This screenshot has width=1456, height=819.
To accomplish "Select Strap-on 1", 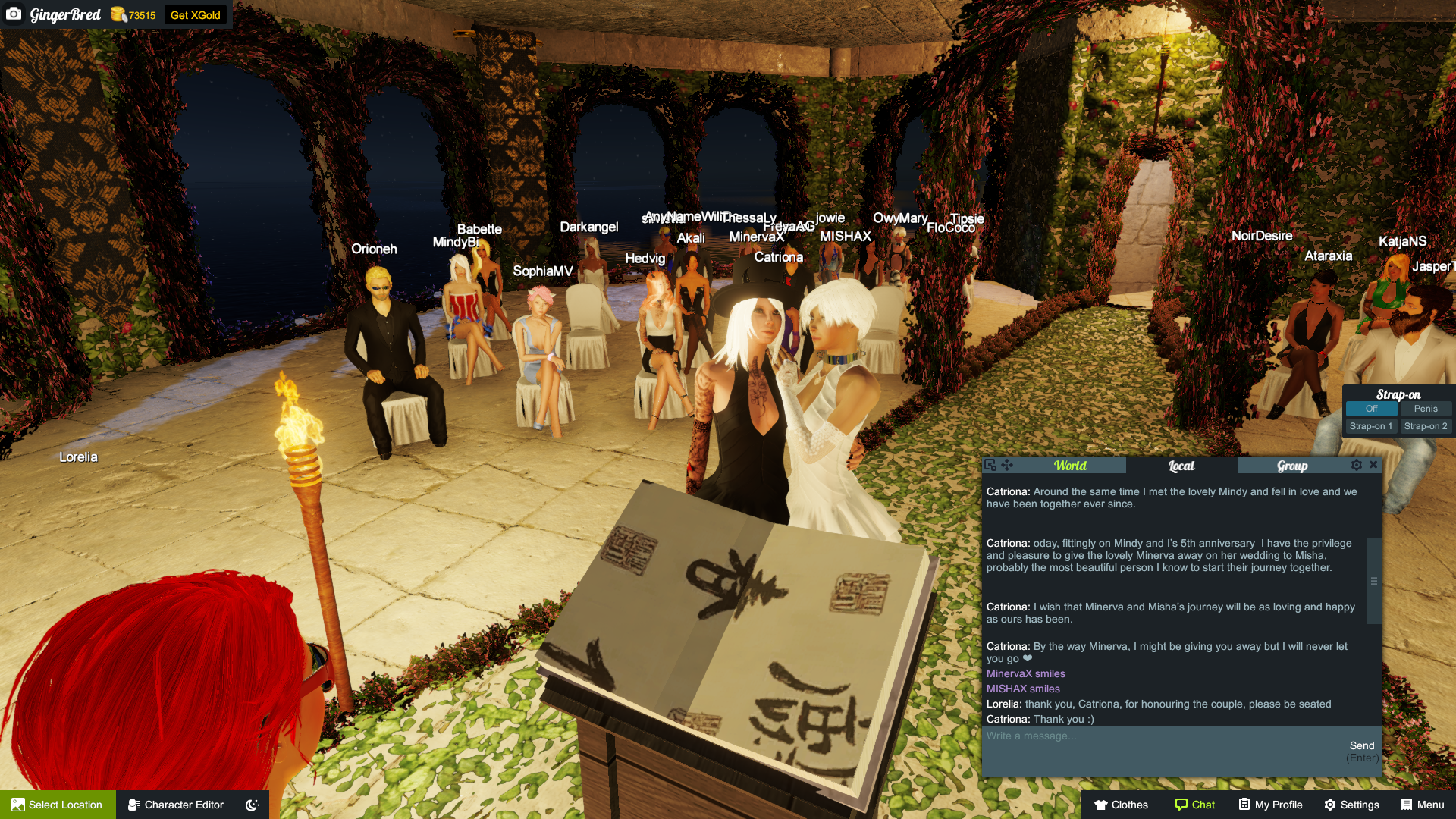I will click(x=1370, y=426).
